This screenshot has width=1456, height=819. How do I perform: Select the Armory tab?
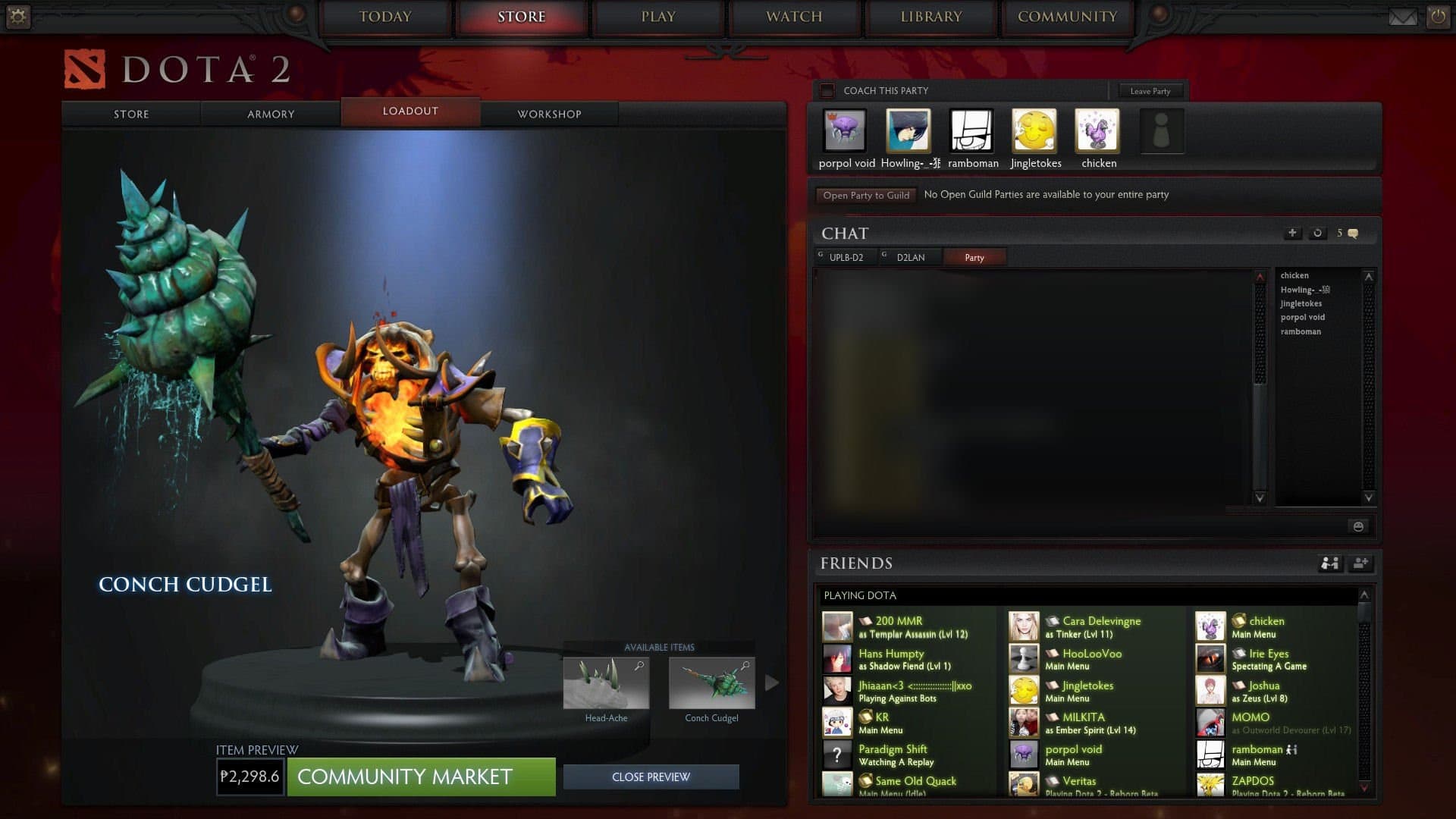click(271, 114)
